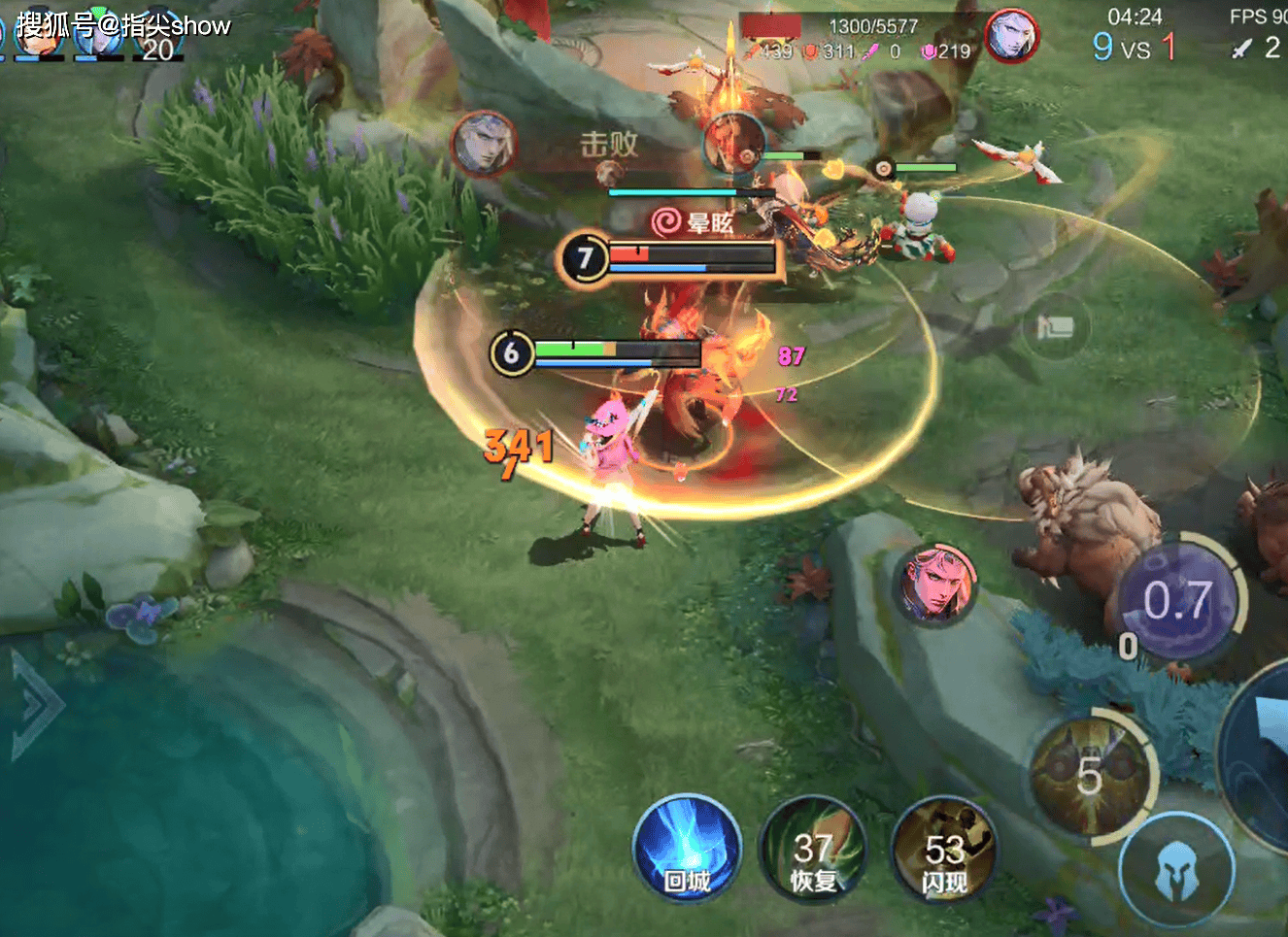Select the skill showing 5 second cooldown

1091,775
